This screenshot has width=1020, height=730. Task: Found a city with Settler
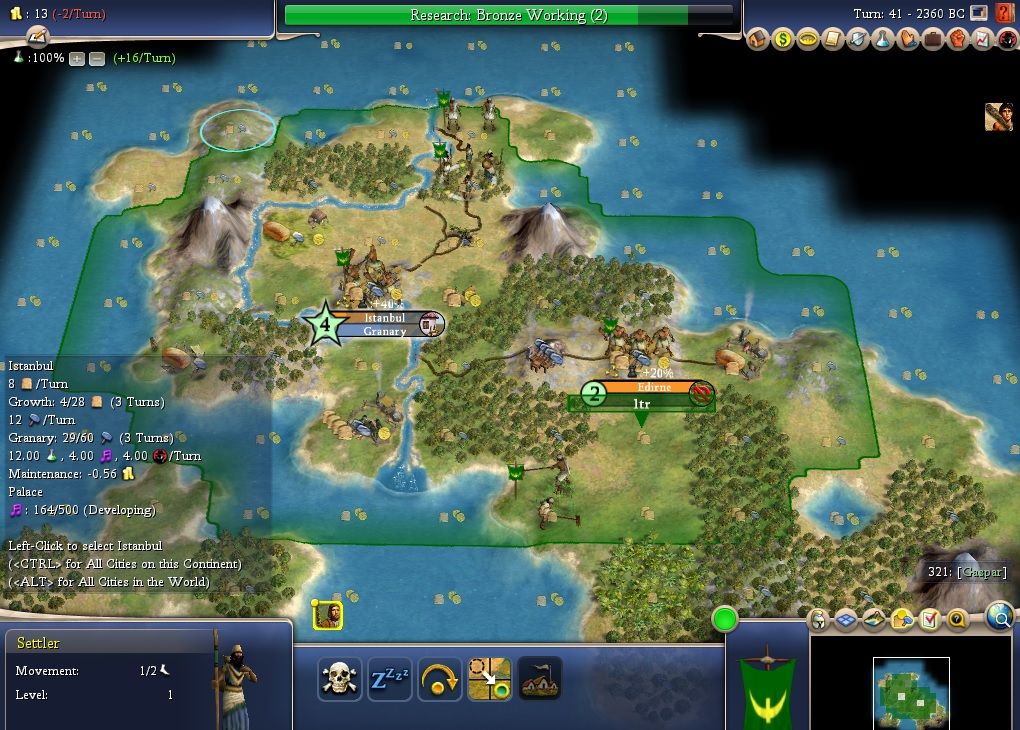tap(539, 679)
